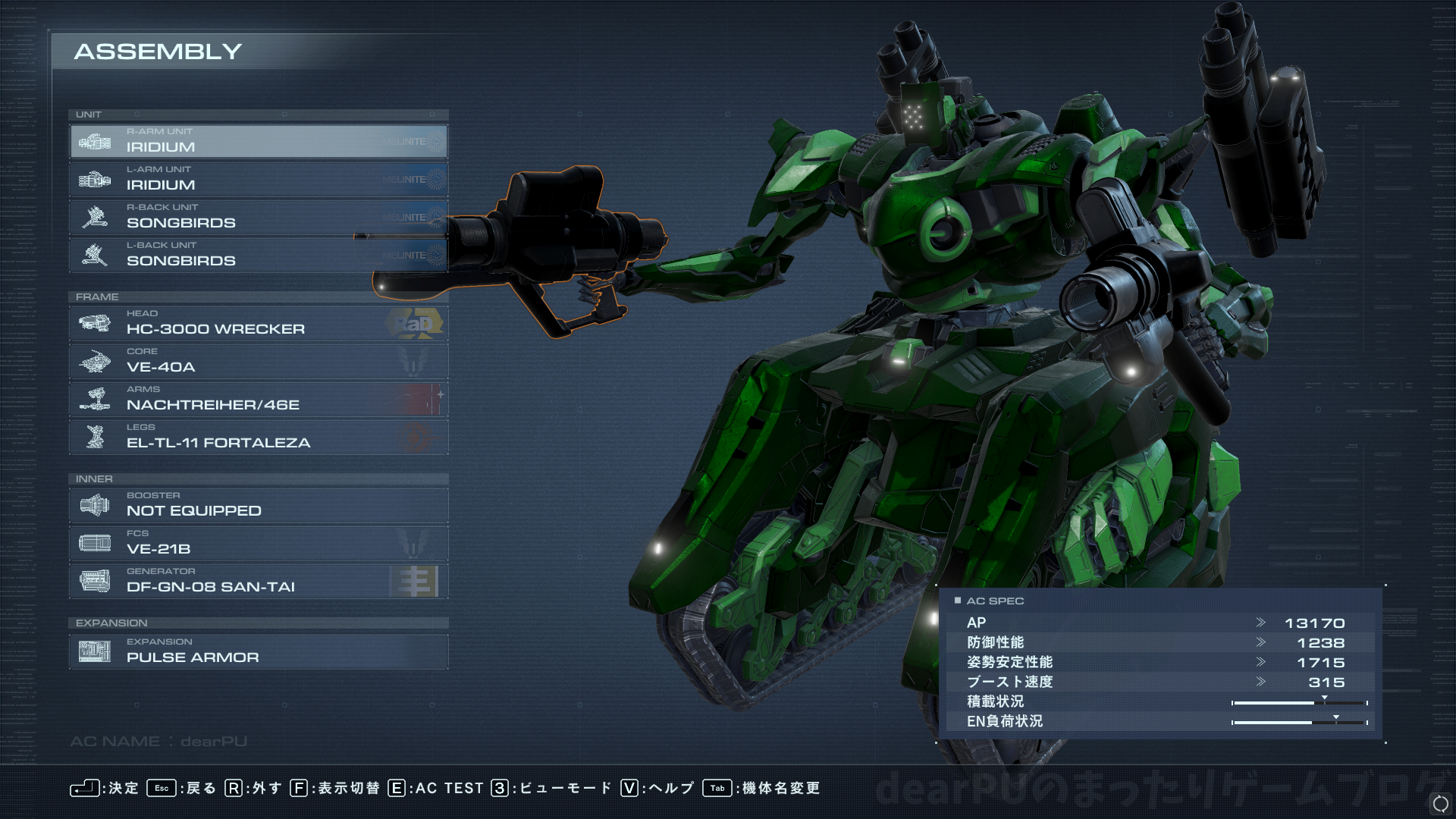Pick the L-BACK UNIT Songbirds slot

coord(258,256)
